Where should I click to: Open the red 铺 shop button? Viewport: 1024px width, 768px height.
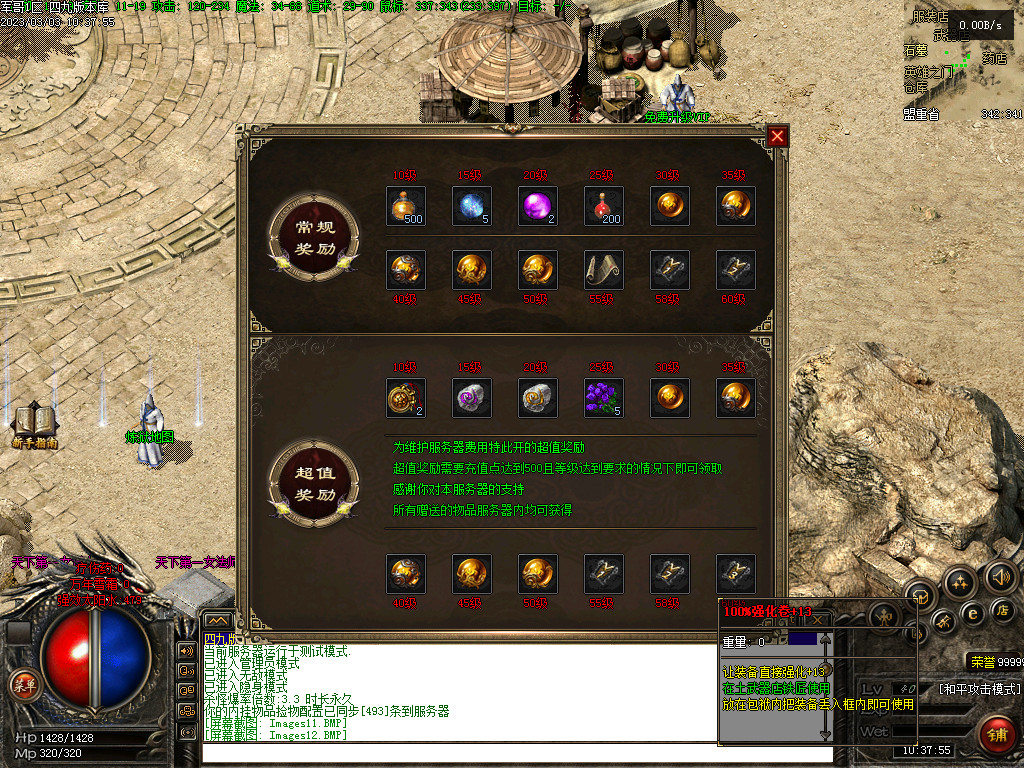[997, 735]
